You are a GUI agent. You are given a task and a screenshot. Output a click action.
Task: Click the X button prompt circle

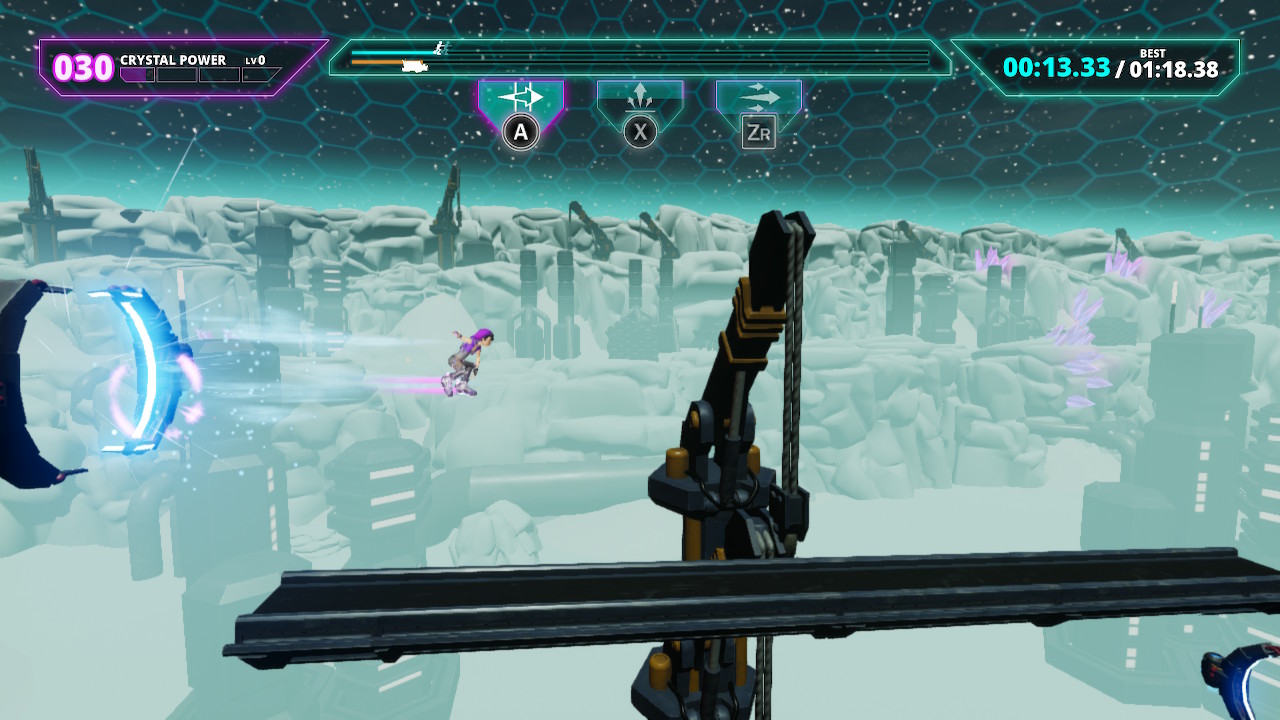click(638, 129)
